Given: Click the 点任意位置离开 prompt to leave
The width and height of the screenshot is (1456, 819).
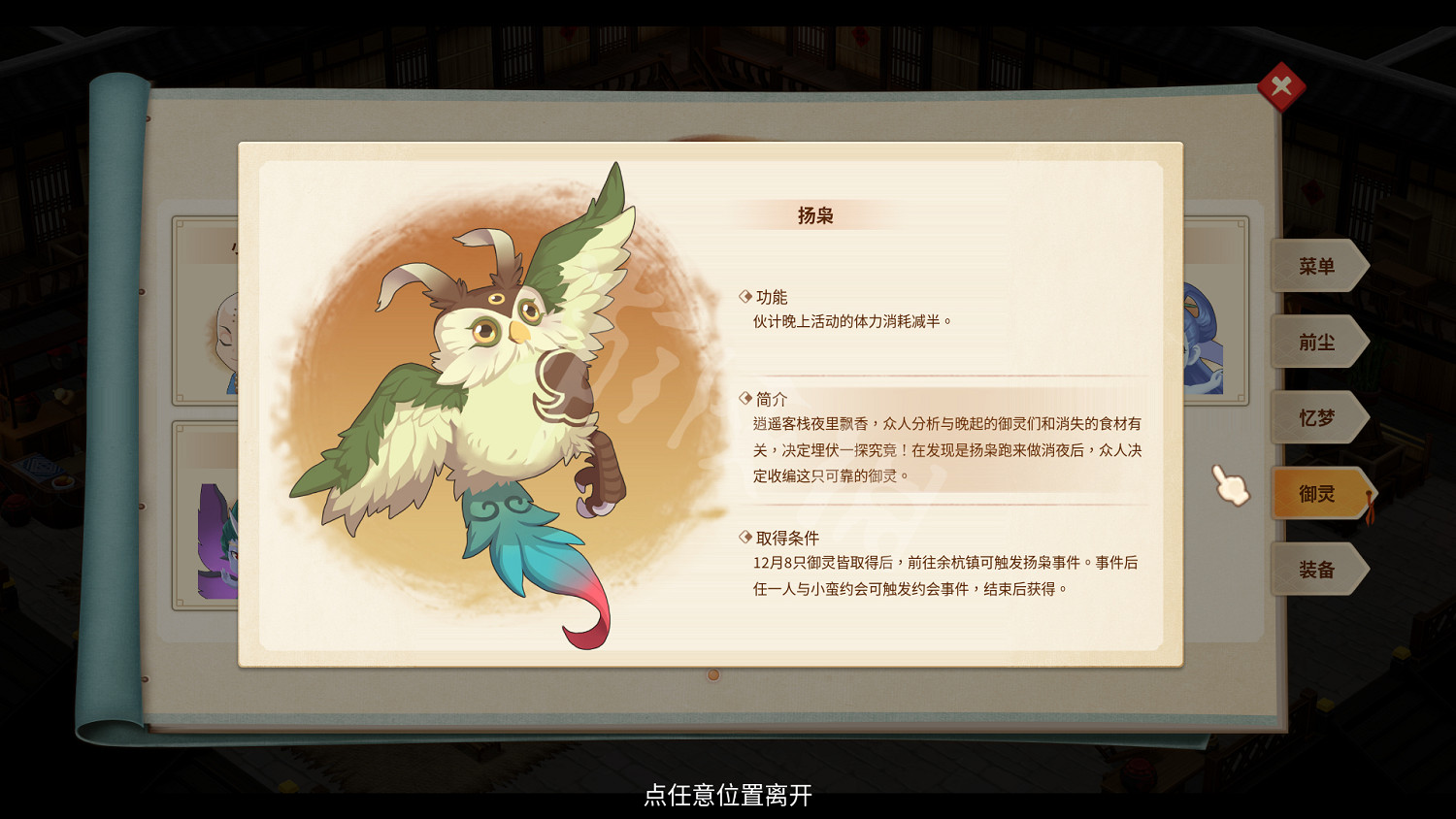Looking at the screenshot, I should pos(728,798).
